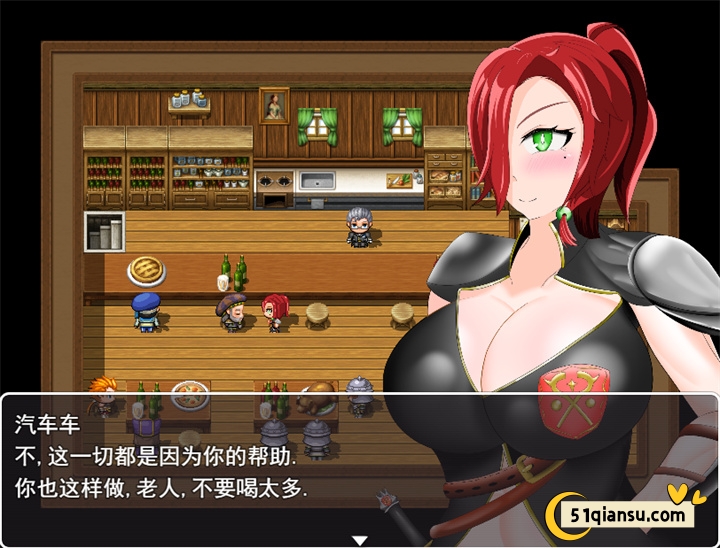Click the white dialogue continue arrow

click(360, 539)
